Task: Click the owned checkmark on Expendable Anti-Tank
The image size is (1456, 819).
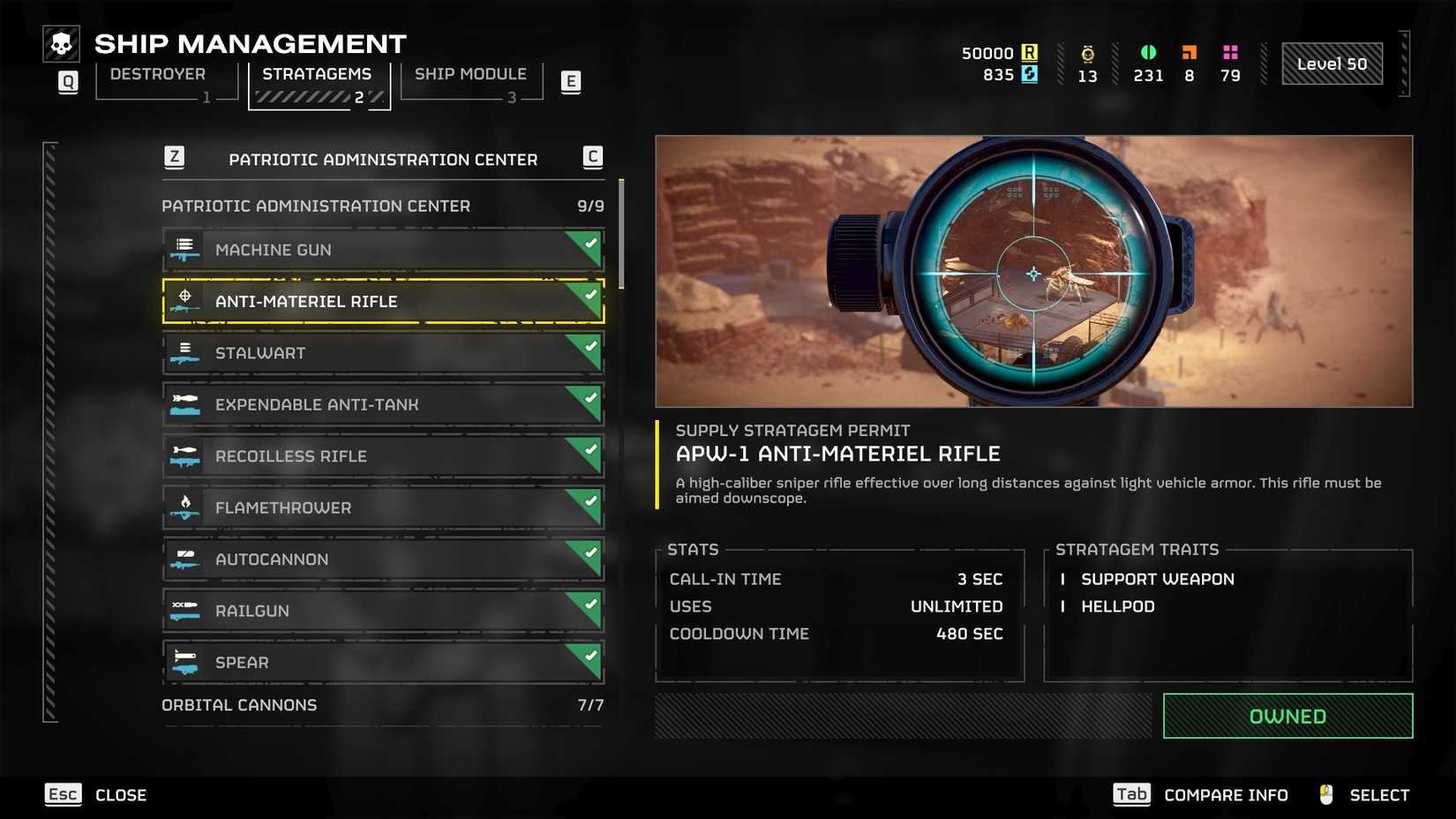Action: tap(589, 399)
